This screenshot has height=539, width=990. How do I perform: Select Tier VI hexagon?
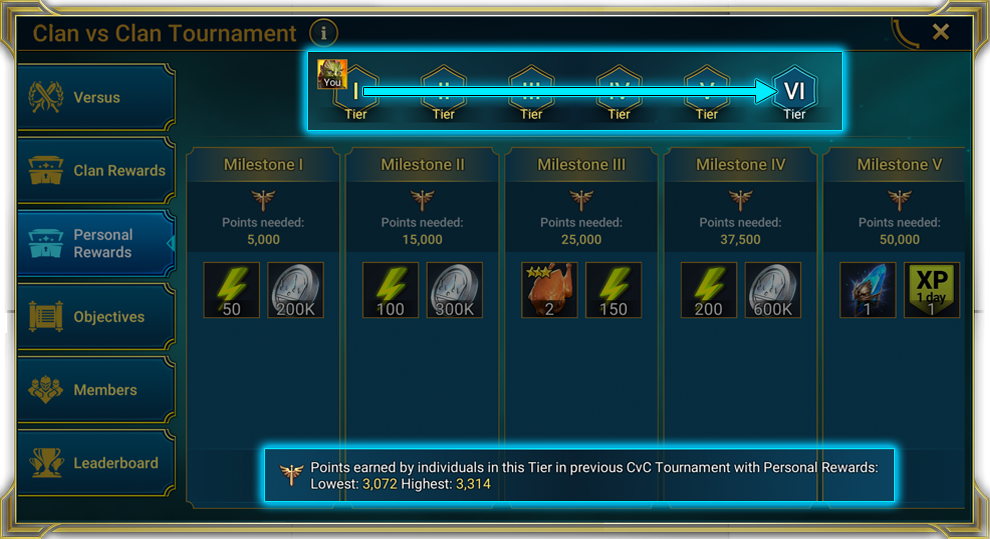point(794,91)
